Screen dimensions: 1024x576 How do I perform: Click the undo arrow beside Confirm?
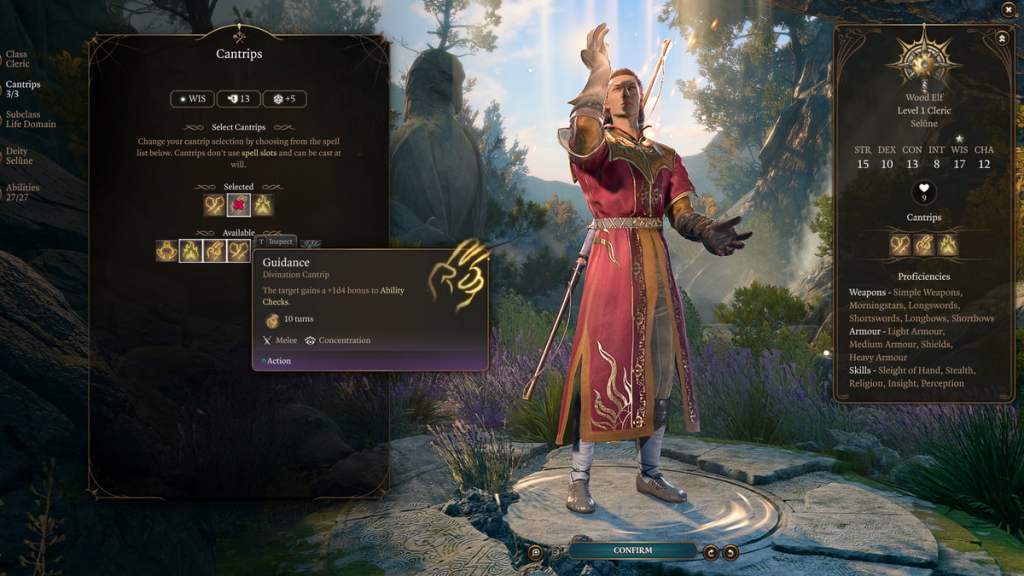711,551
